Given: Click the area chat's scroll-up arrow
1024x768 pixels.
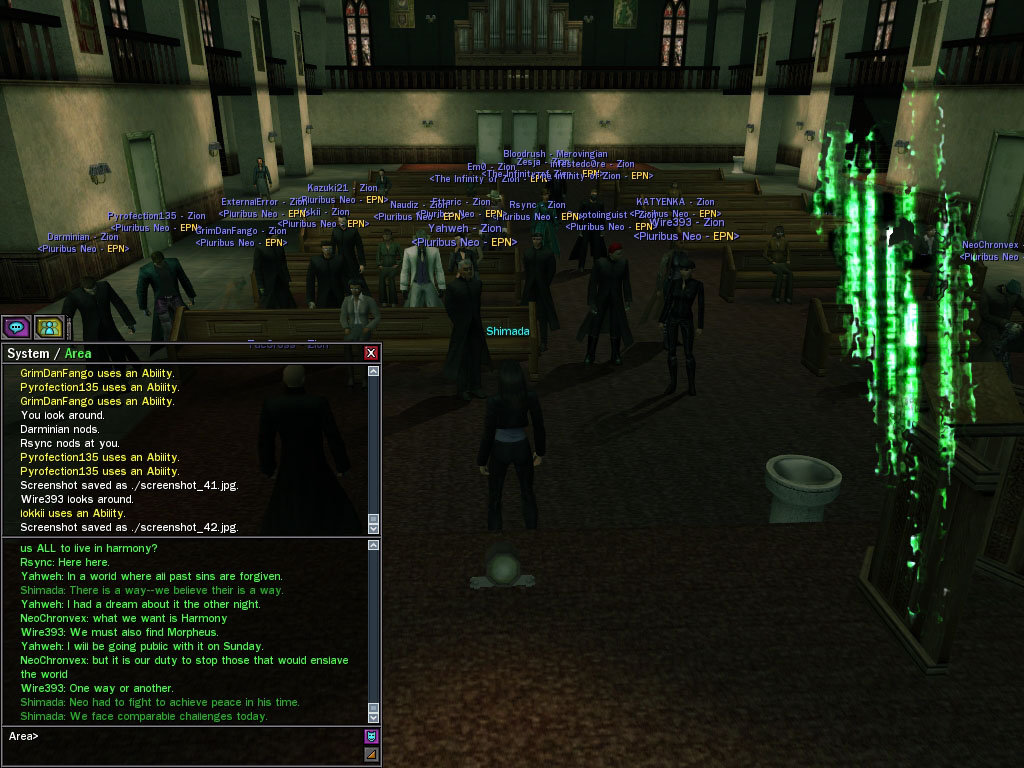Looking at the screenshot, I should 374,546.
